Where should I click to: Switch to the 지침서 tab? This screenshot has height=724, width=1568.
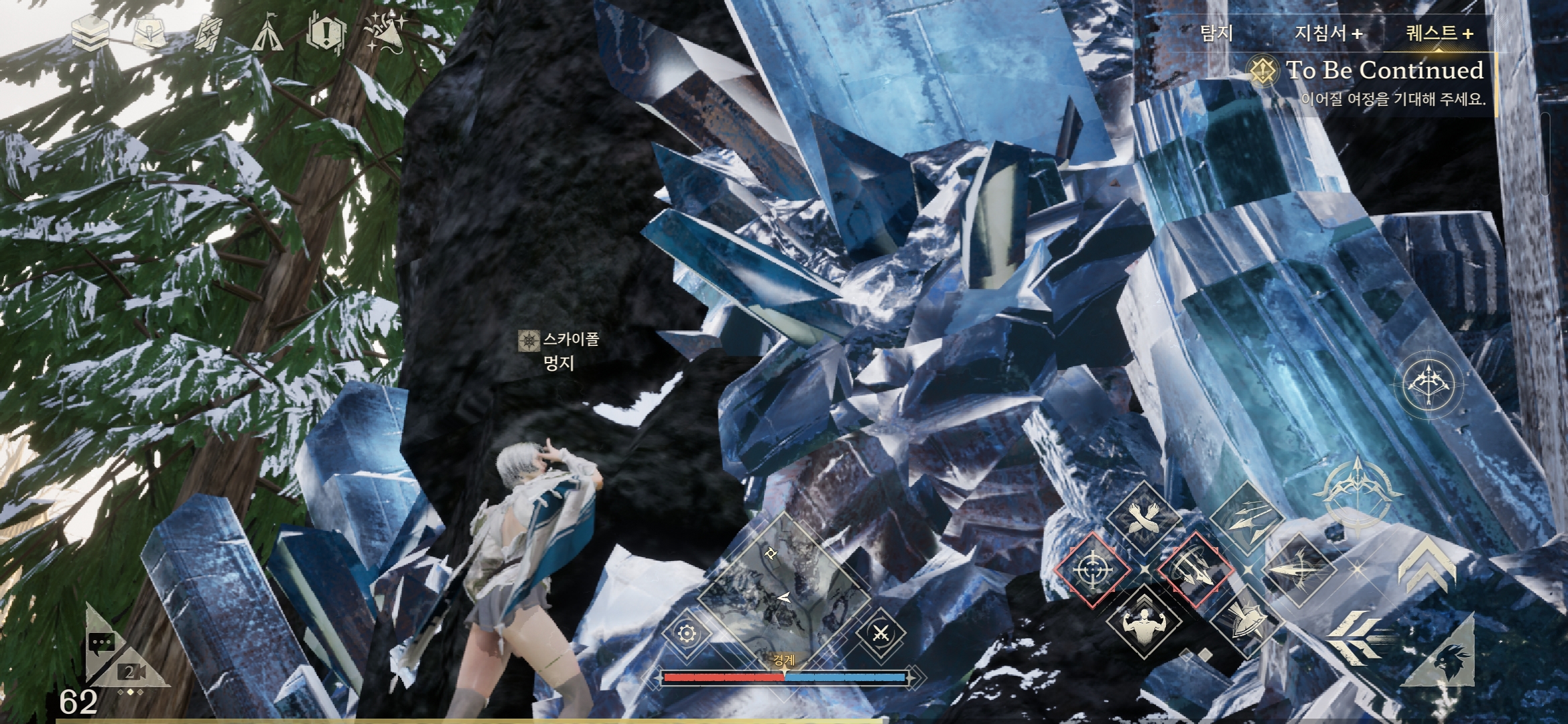1328,33
